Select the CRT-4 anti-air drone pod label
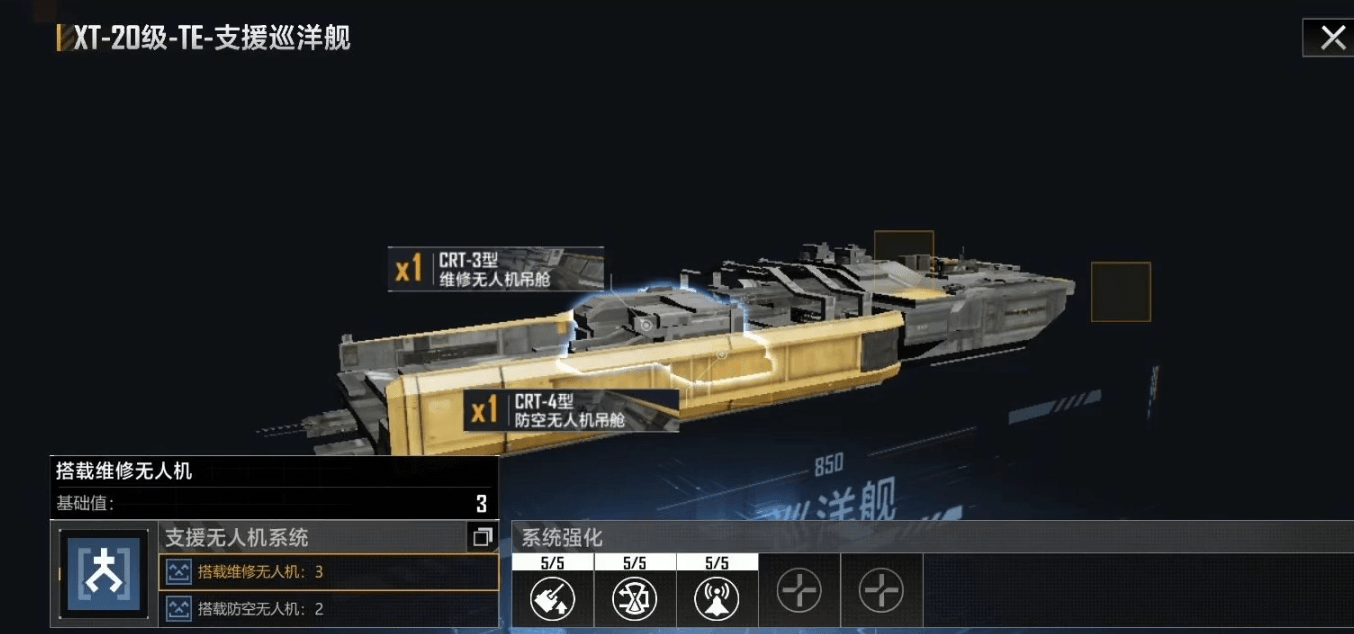Screen dimensions: 1354x634 [571, 411]
